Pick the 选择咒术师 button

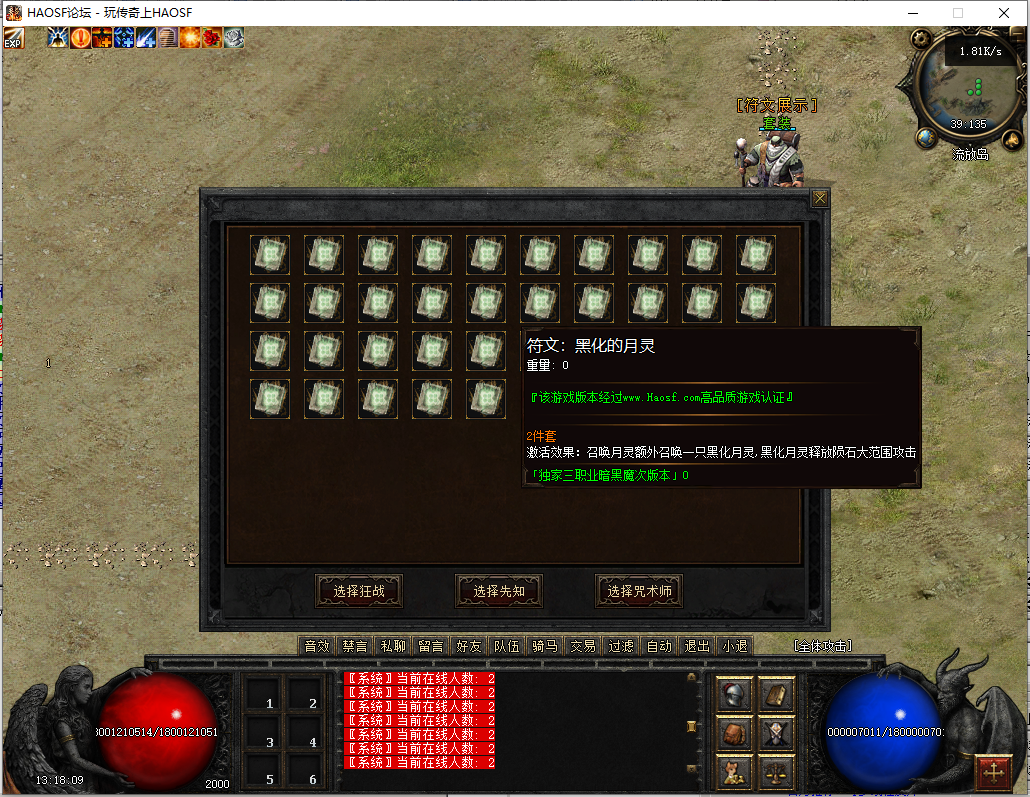point(639,591)
